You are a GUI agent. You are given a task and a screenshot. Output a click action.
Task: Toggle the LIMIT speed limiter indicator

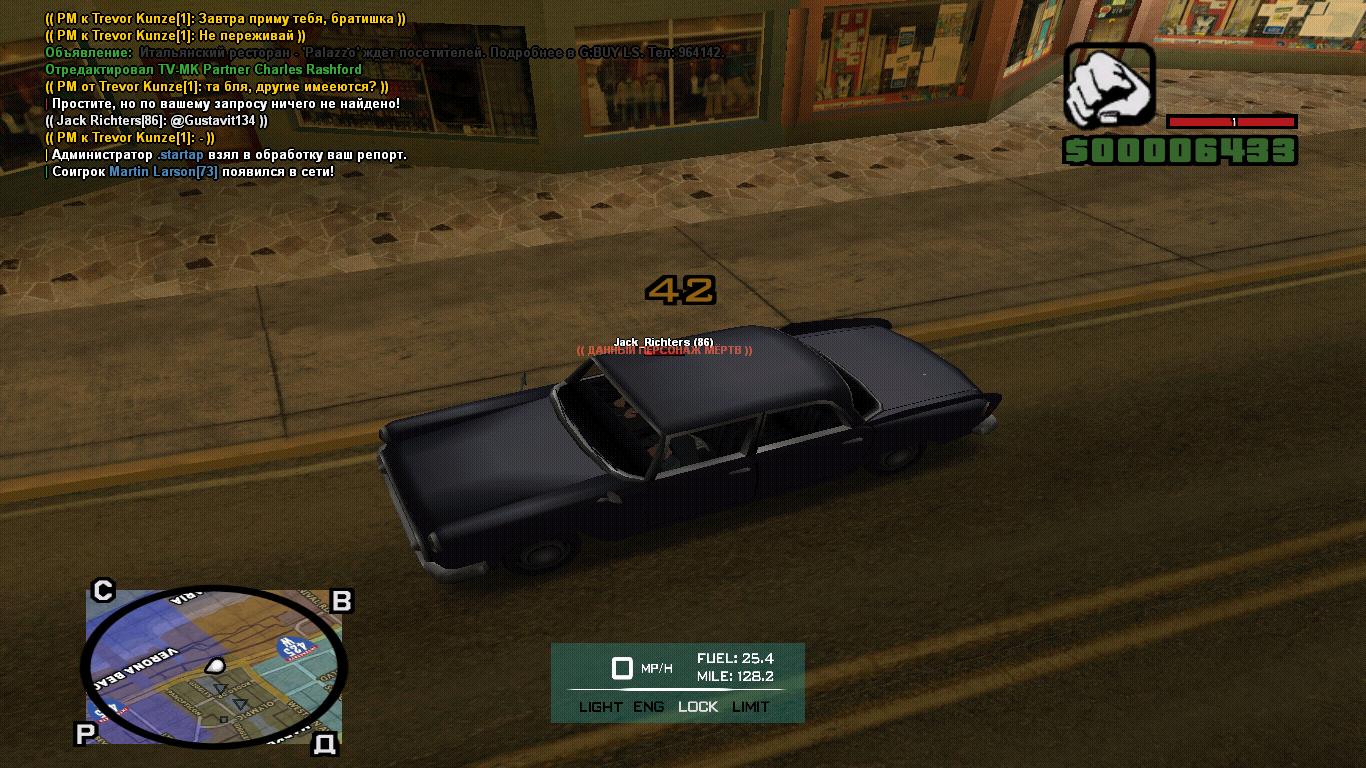[x=751, y=707]
